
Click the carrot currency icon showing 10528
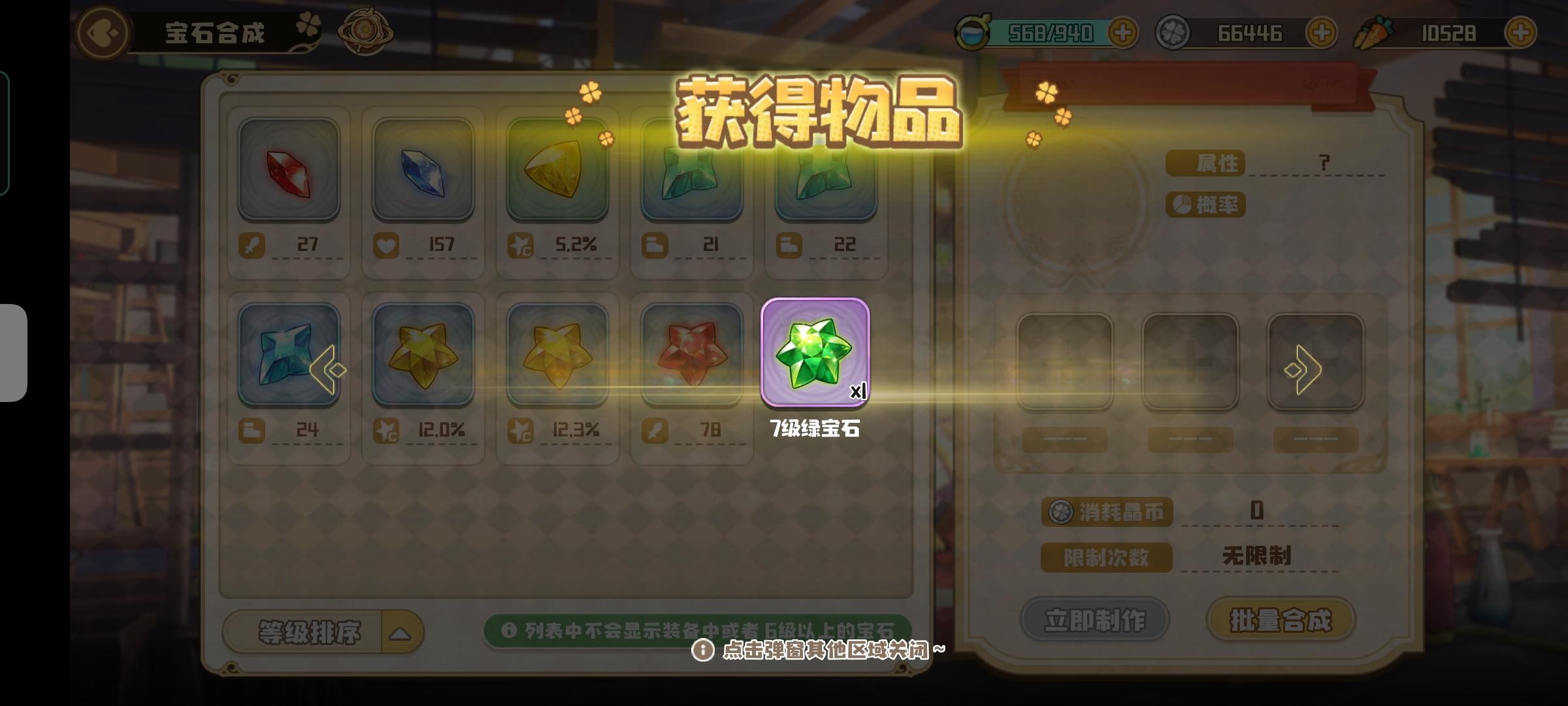click(x=1381, y=32)
